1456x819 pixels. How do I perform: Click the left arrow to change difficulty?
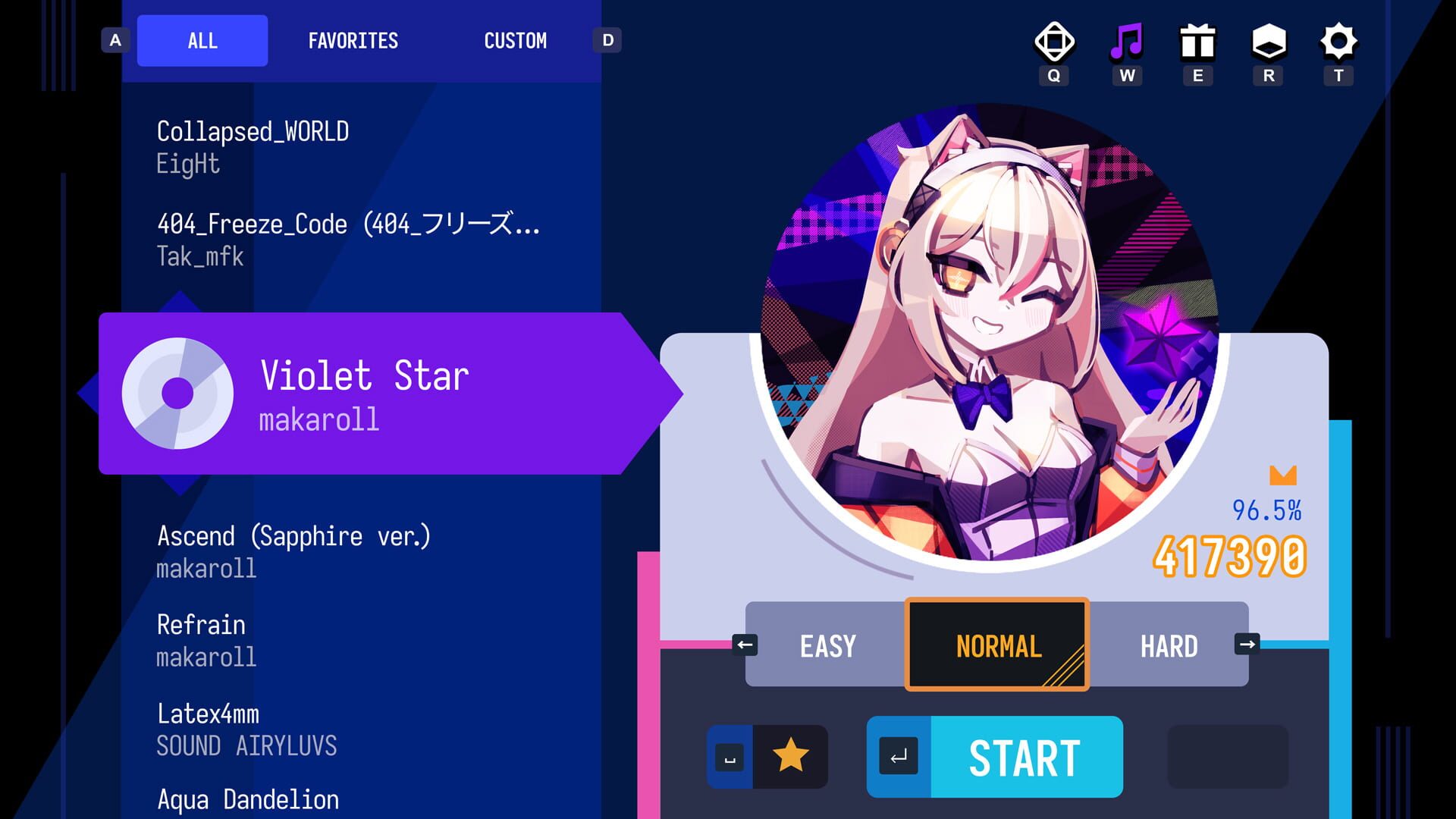coord(745,645)
